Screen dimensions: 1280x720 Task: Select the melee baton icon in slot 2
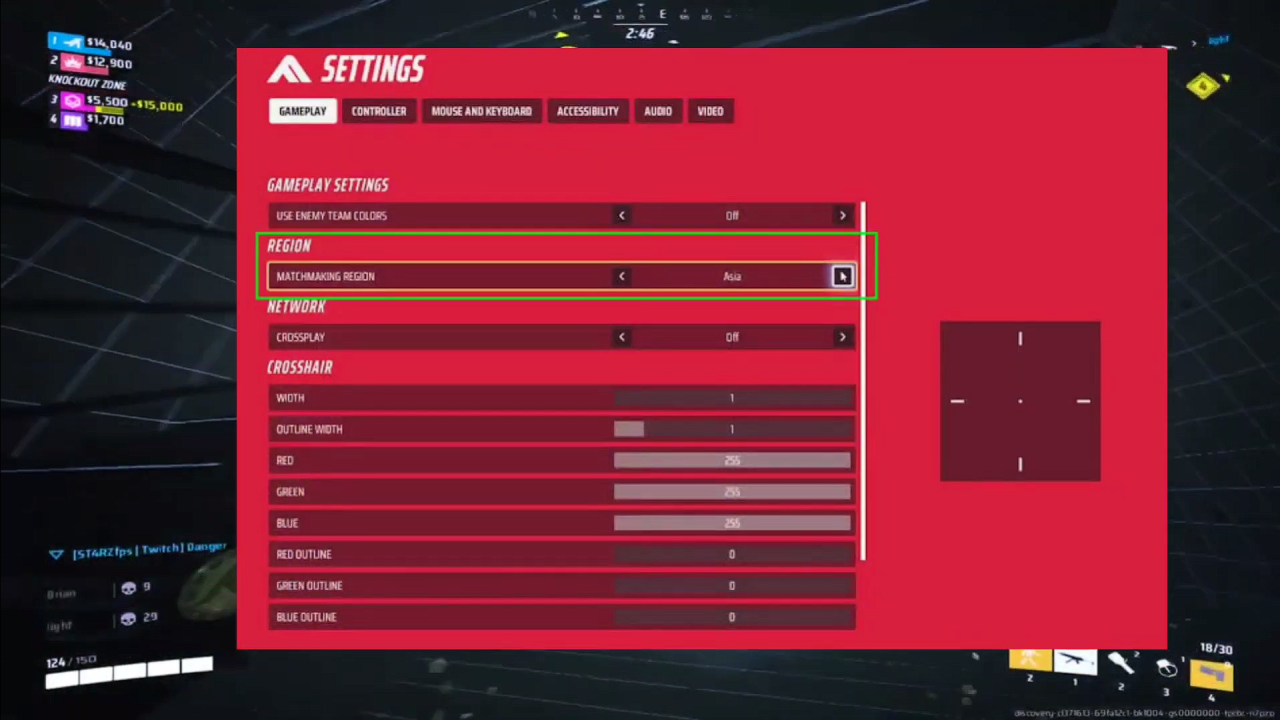(1121, 665)
